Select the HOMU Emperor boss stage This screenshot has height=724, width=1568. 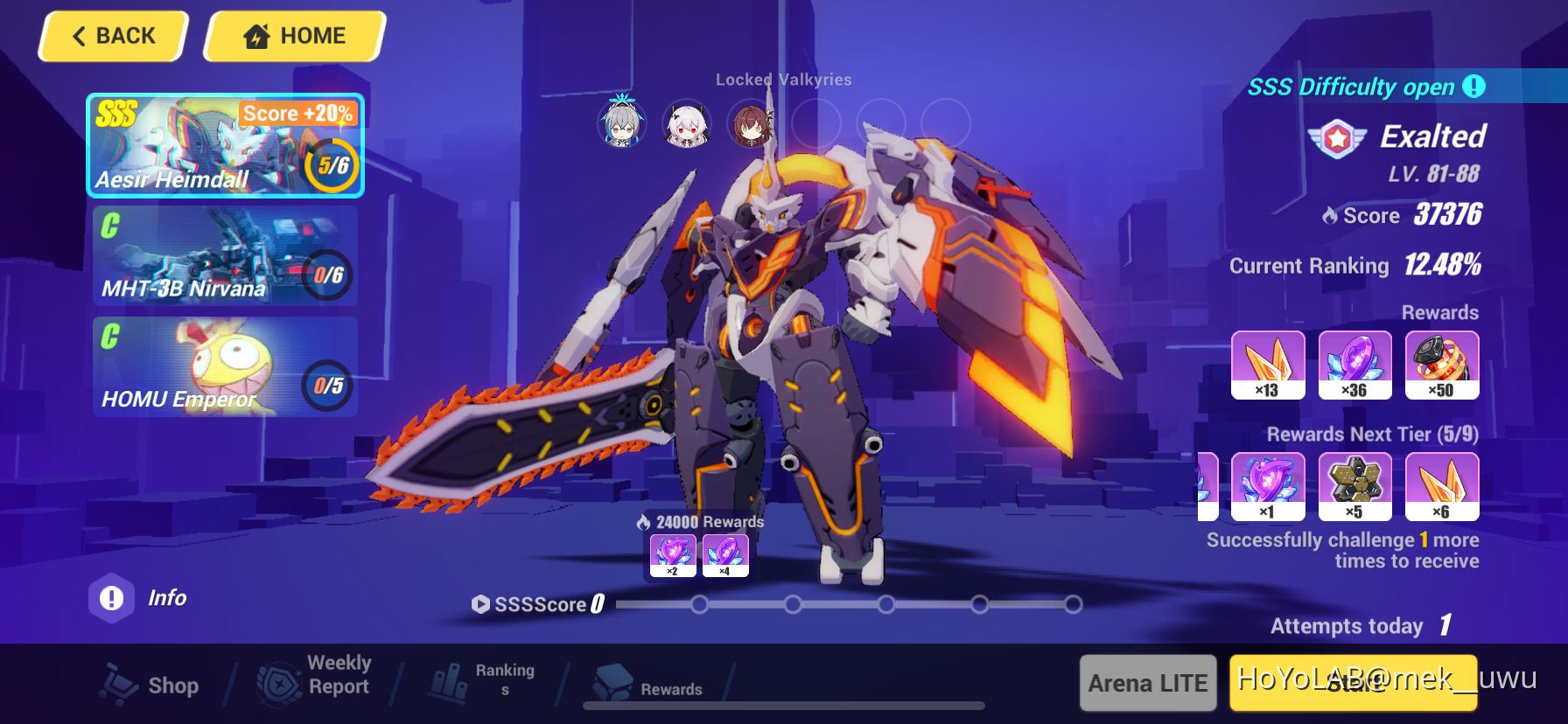(225, 365)
